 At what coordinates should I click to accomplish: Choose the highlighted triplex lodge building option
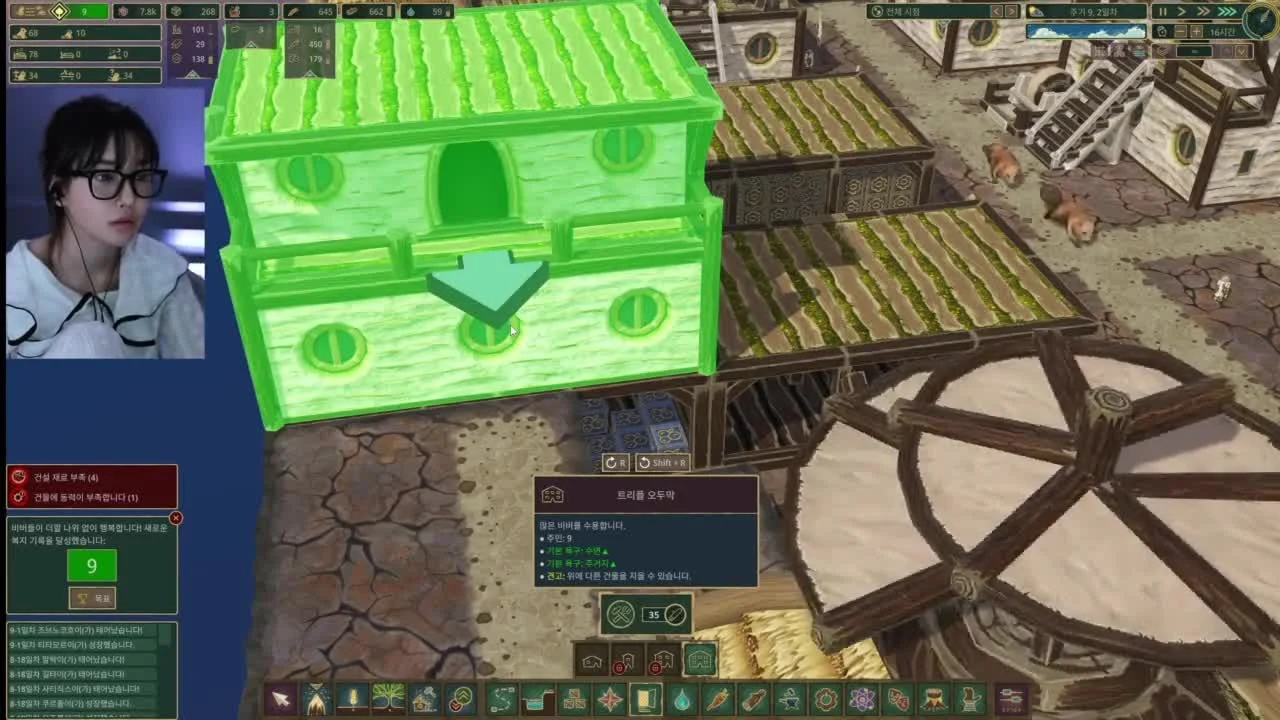699,660
